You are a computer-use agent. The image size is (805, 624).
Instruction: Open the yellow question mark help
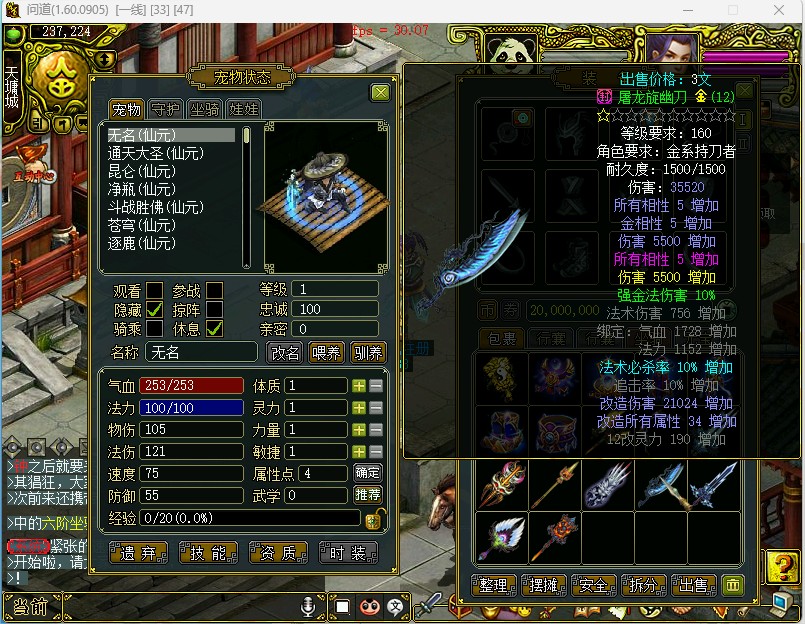pos(781,567)
